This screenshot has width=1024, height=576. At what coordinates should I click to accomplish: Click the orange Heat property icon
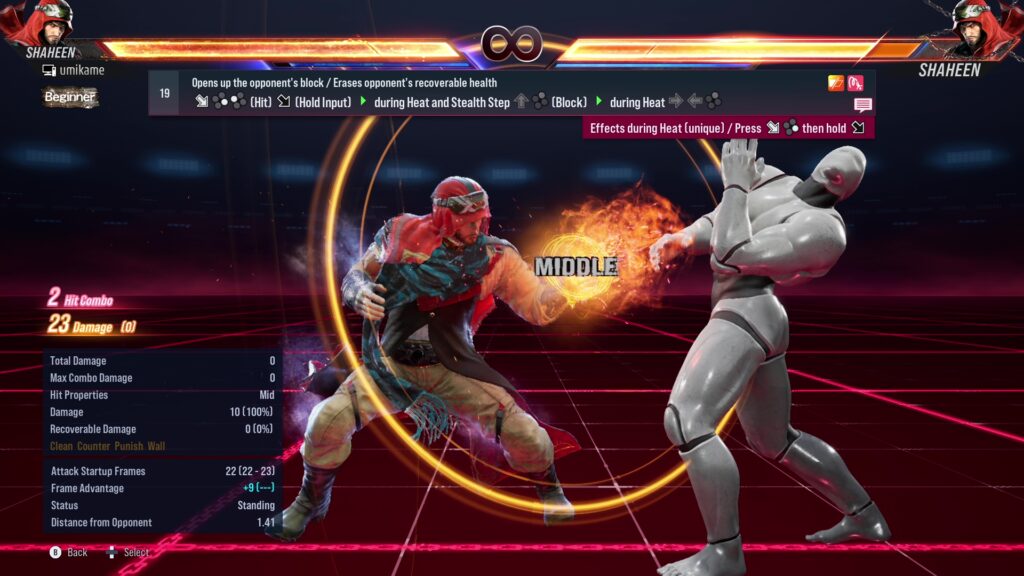click(x=836, y=83)
